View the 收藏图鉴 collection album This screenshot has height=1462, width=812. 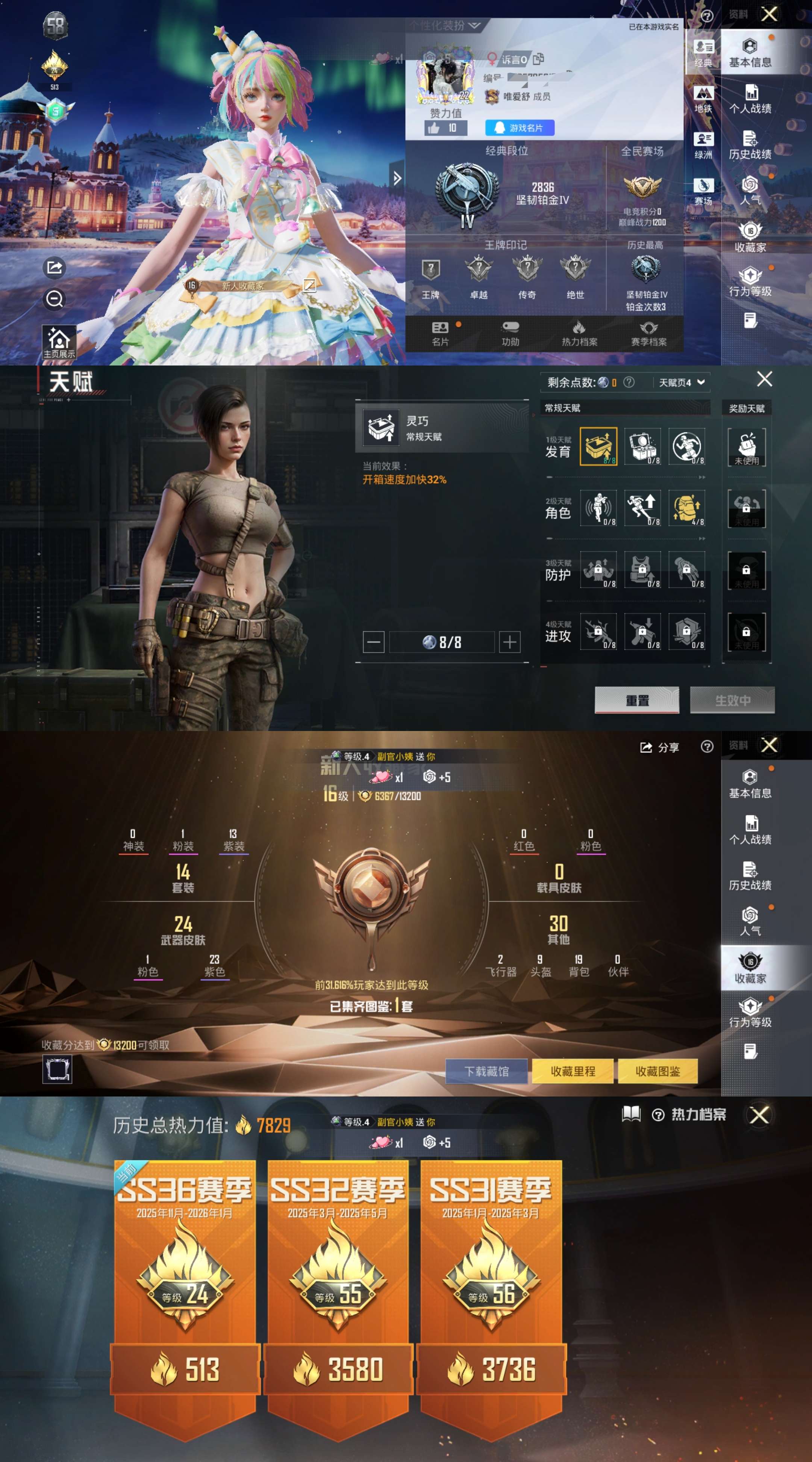tap(657, 1071)
